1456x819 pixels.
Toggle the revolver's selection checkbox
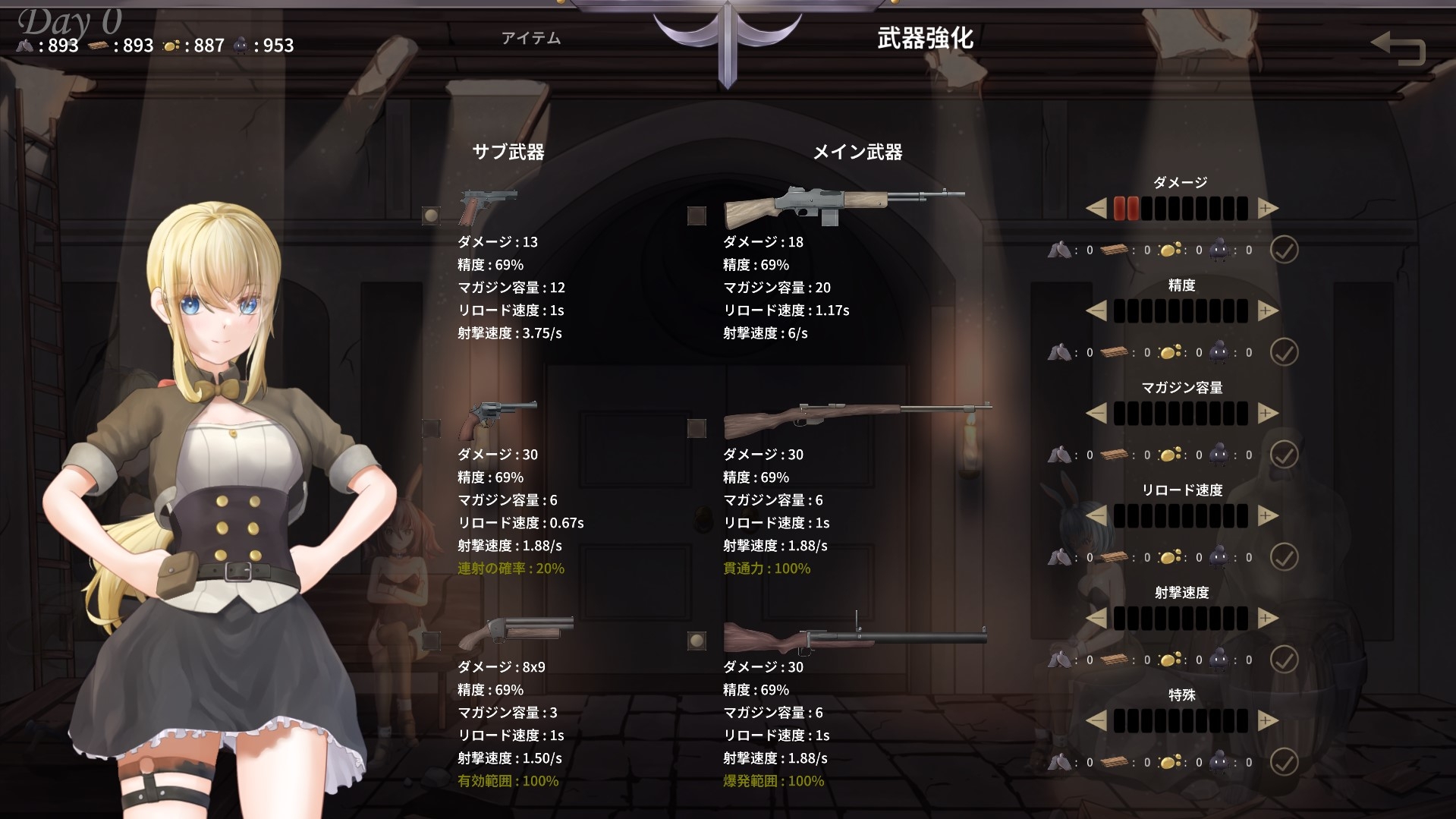430,427
